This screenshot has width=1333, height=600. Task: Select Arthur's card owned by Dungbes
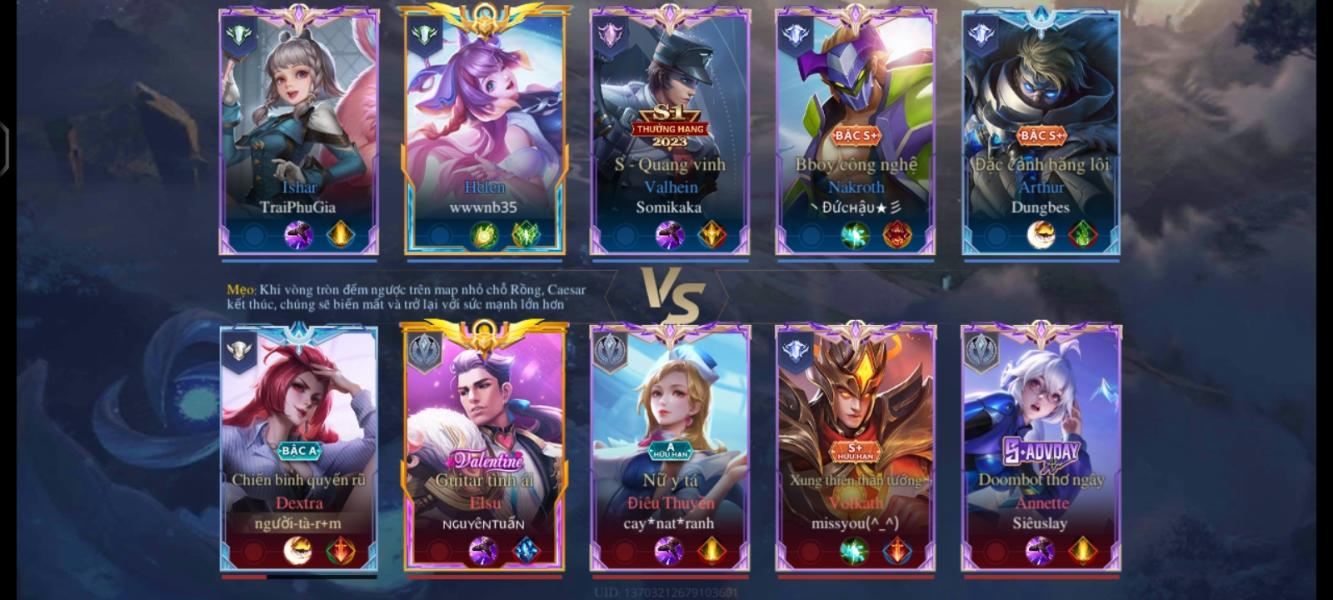[x=1041, y=130]
